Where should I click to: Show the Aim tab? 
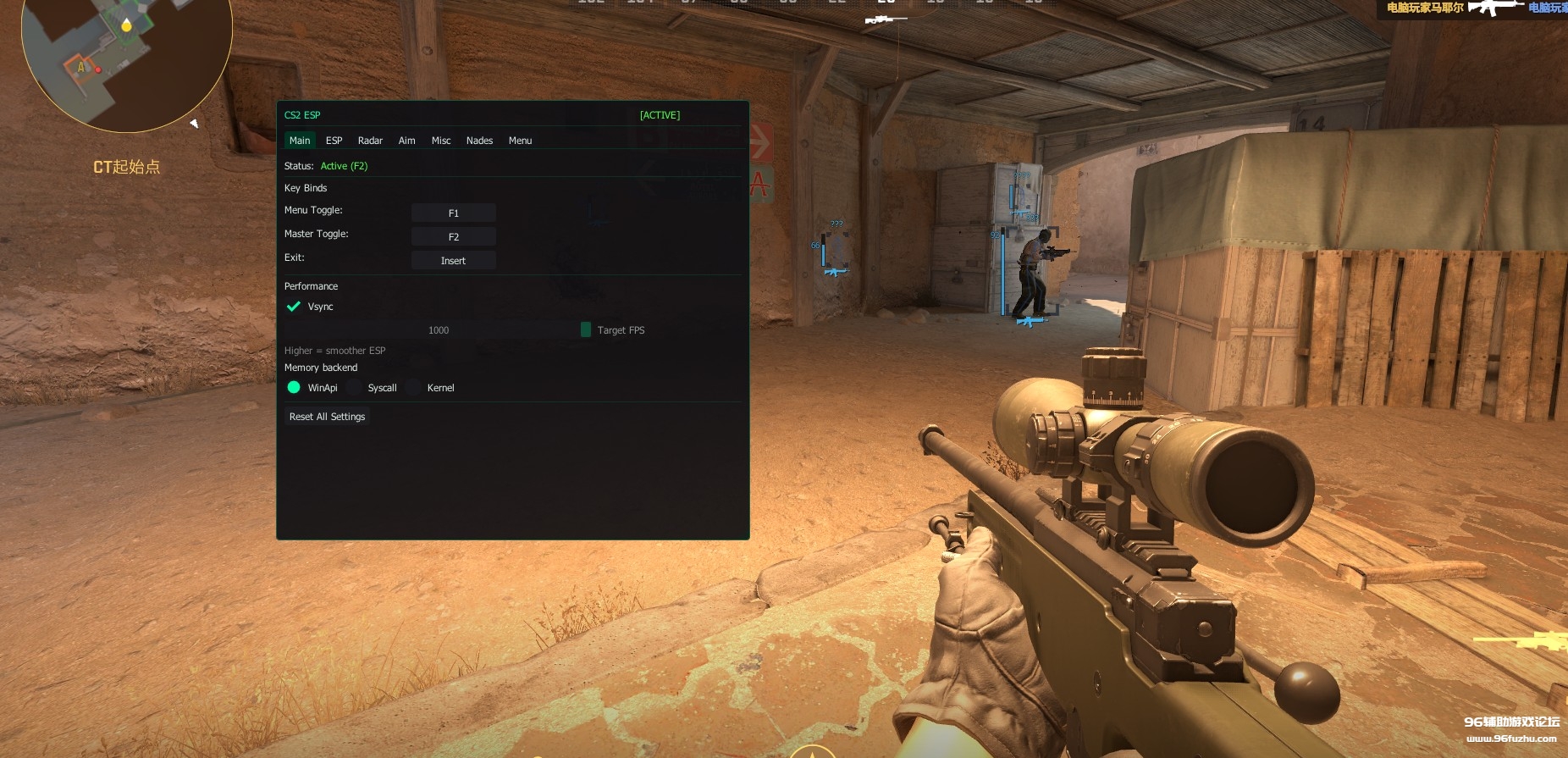point(406,141)
